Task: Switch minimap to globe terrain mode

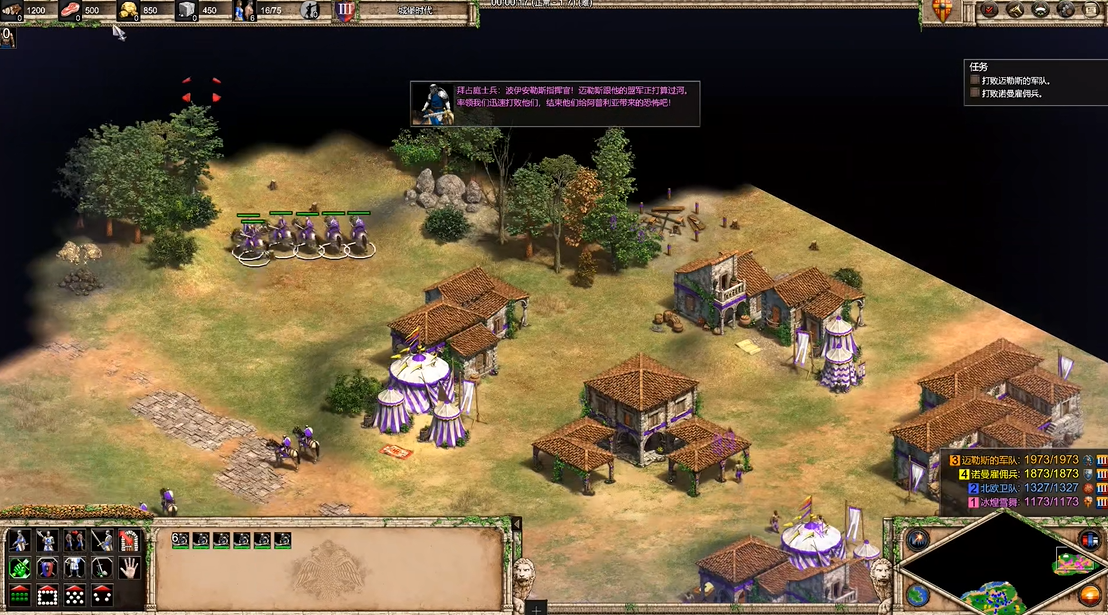Action: pyautogui.click(x=916, y=595)
